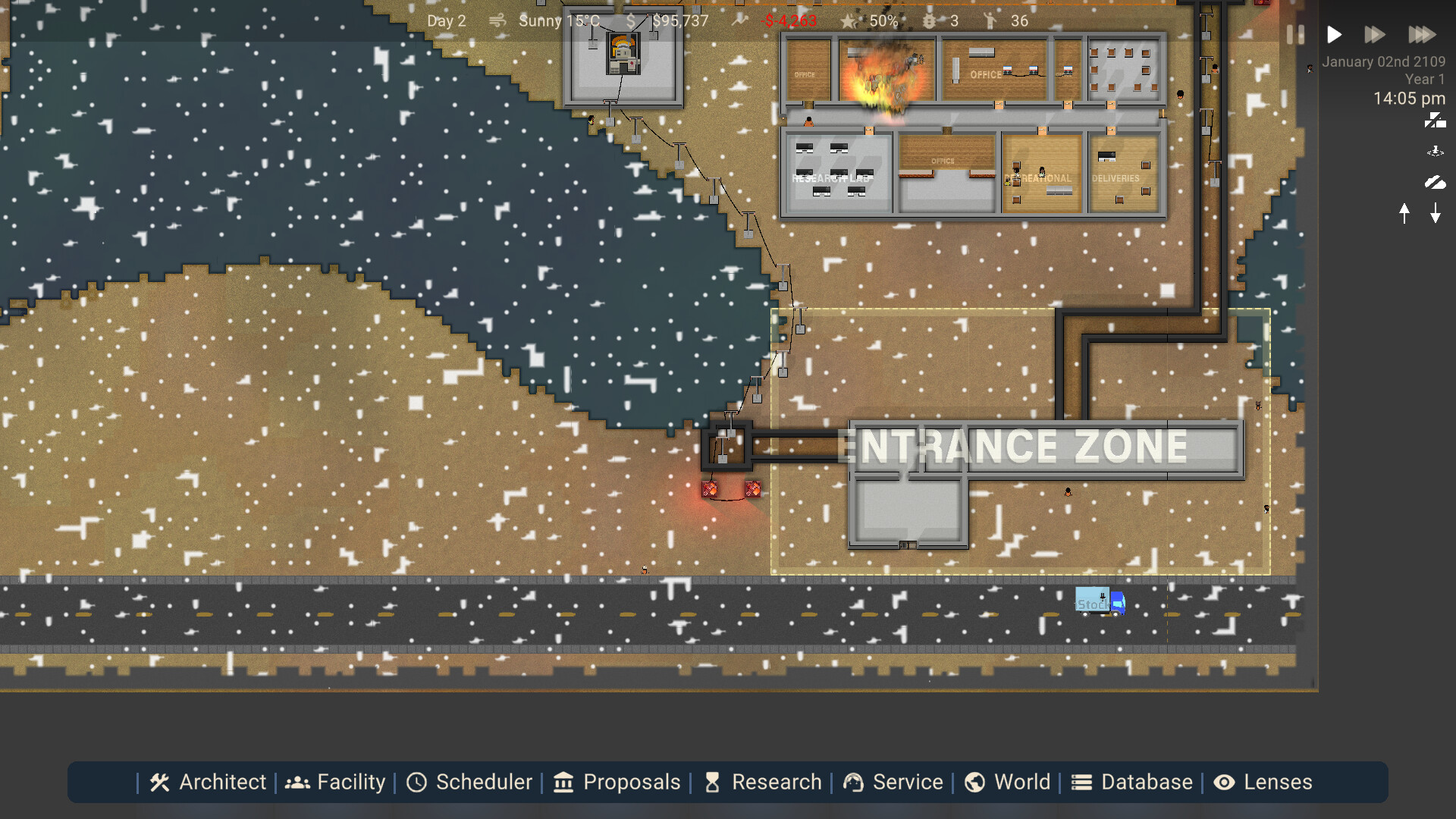This screenshot has height=819, width=1456.
Task: Open the Database menu
Action: pos(1081,782)
